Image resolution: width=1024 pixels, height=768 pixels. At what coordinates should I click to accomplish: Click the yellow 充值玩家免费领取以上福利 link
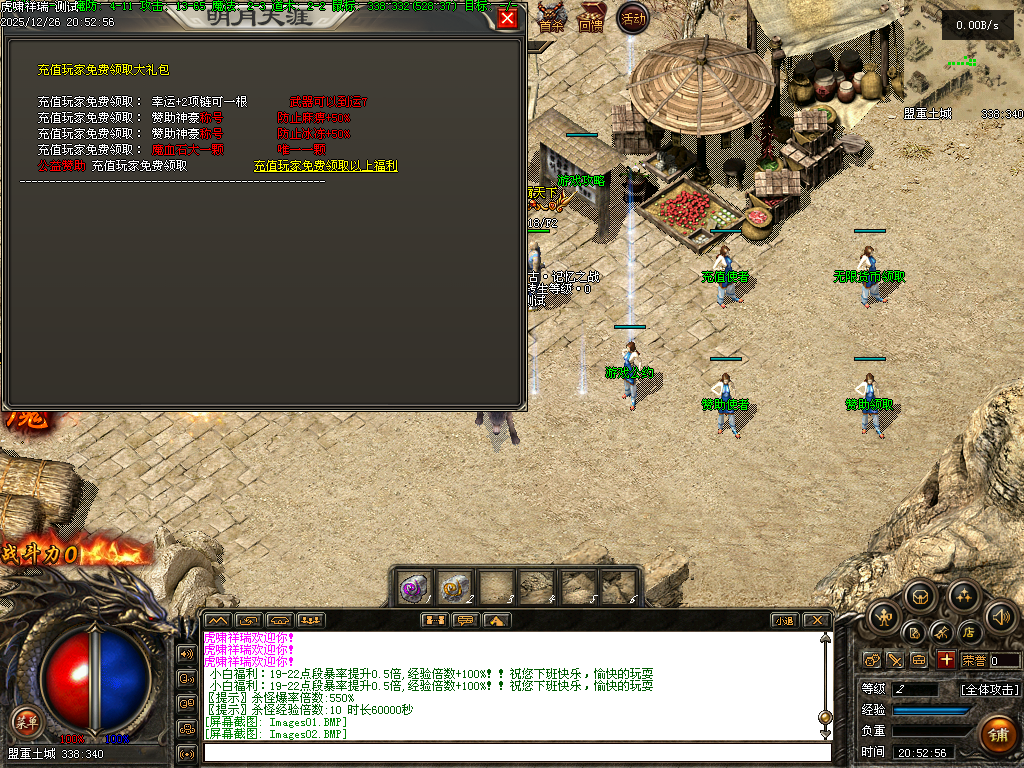coord(325,166)
